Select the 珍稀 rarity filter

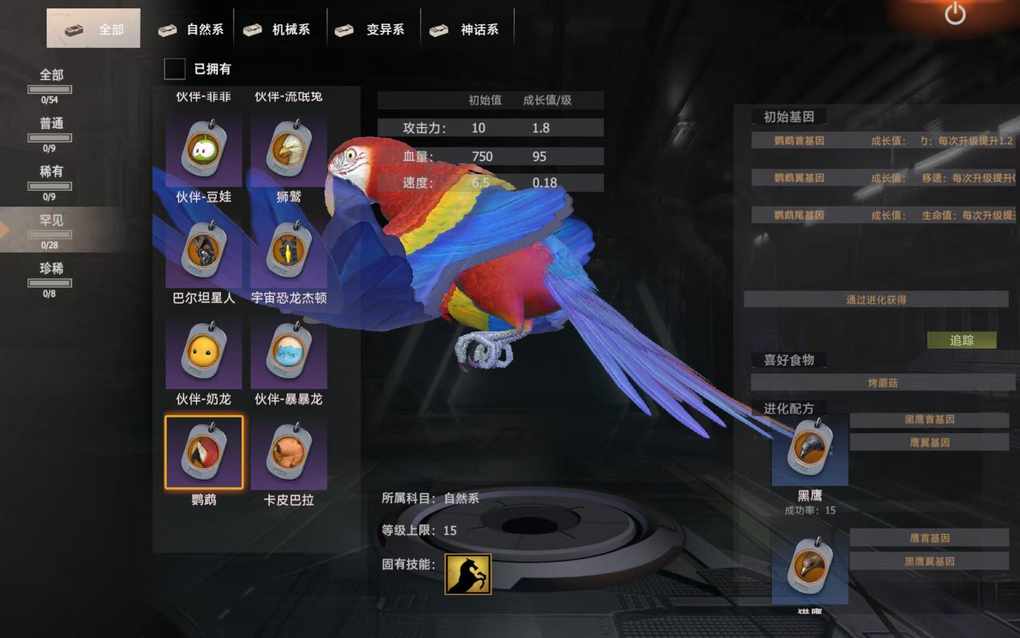(x=51, y=273)
